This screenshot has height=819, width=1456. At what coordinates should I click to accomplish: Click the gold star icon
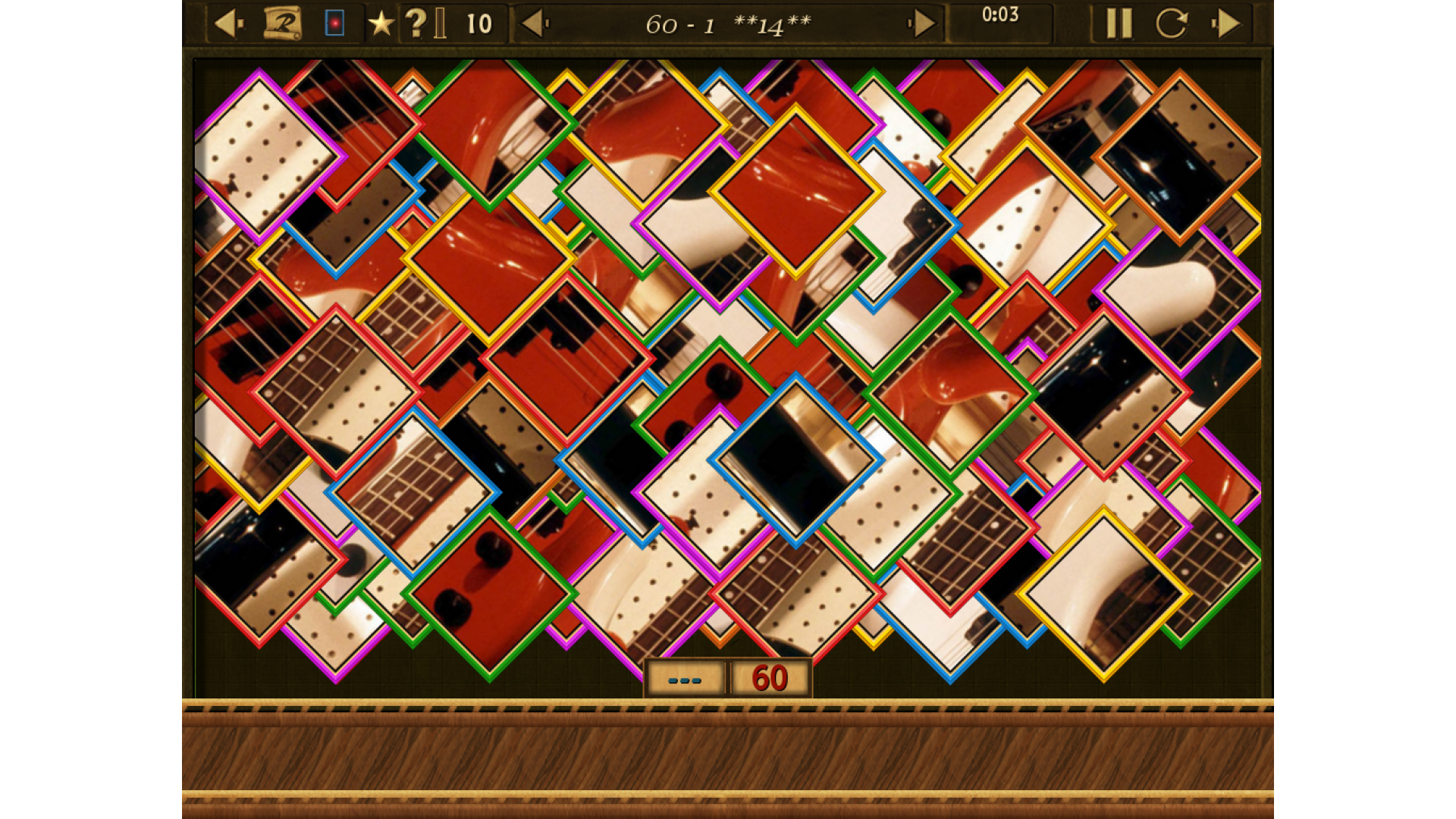(381, 24)
